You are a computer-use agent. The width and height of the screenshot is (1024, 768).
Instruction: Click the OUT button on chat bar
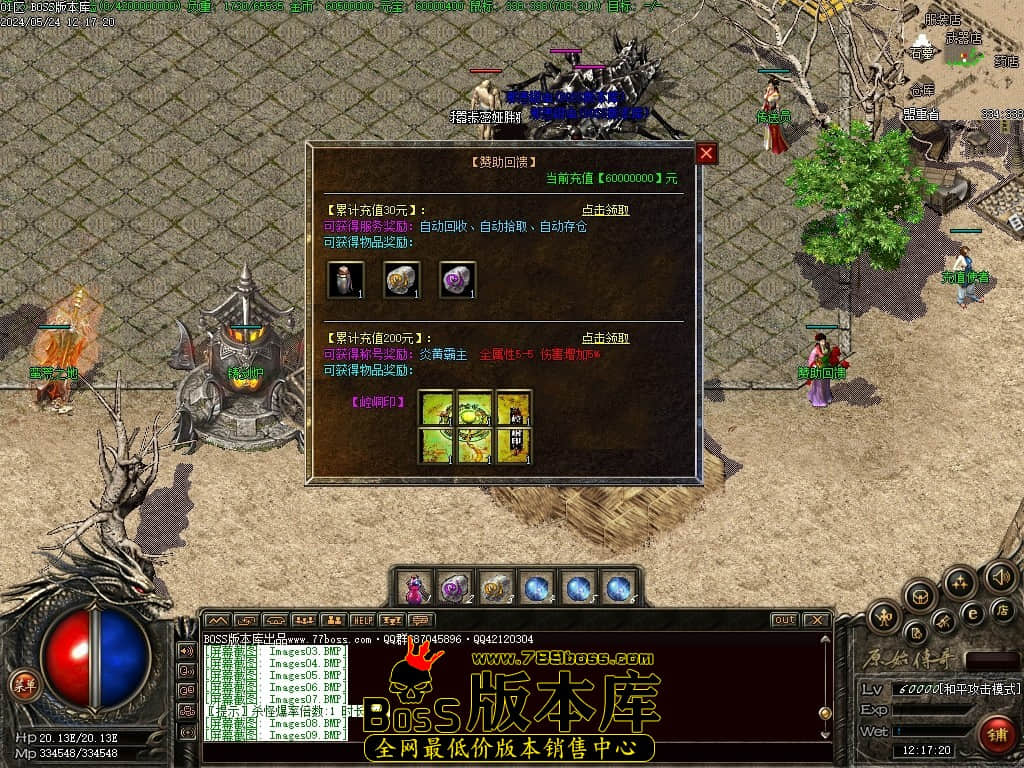tap(785, 620)
